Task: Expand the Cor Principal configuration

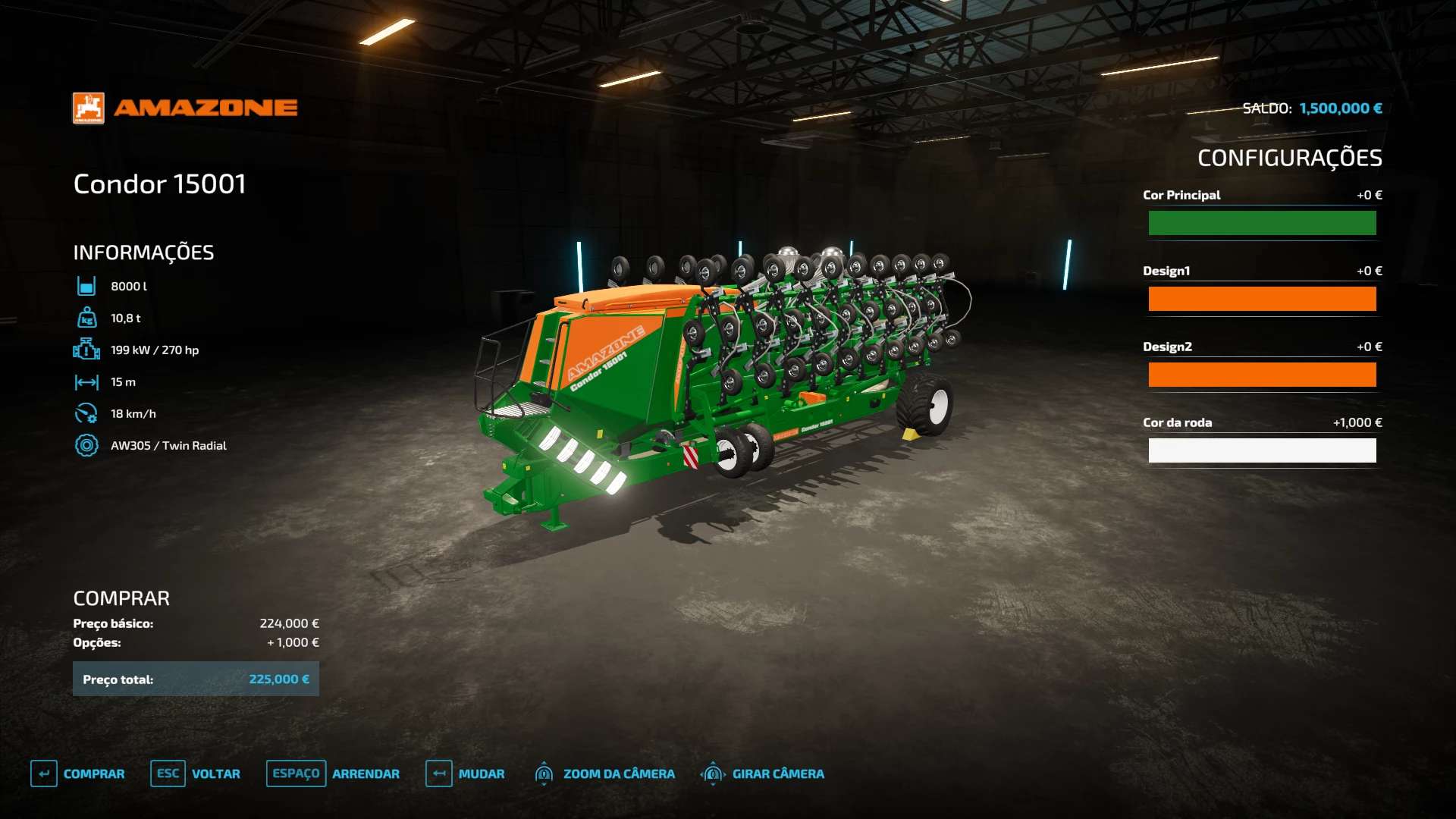Action: [1182, 195]
